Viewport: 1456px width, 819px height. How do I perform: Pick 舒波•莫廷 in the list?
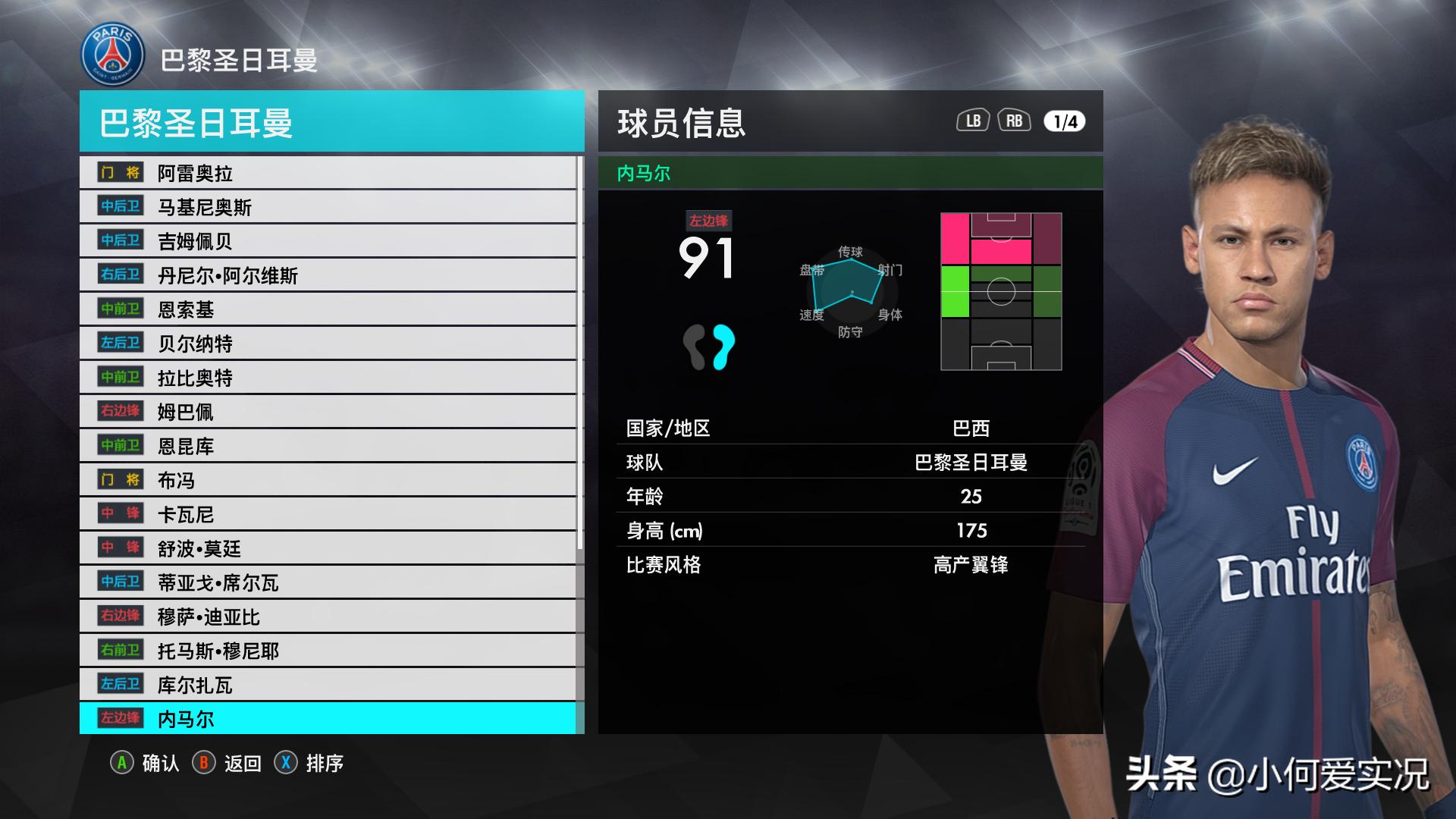[328, 548]
